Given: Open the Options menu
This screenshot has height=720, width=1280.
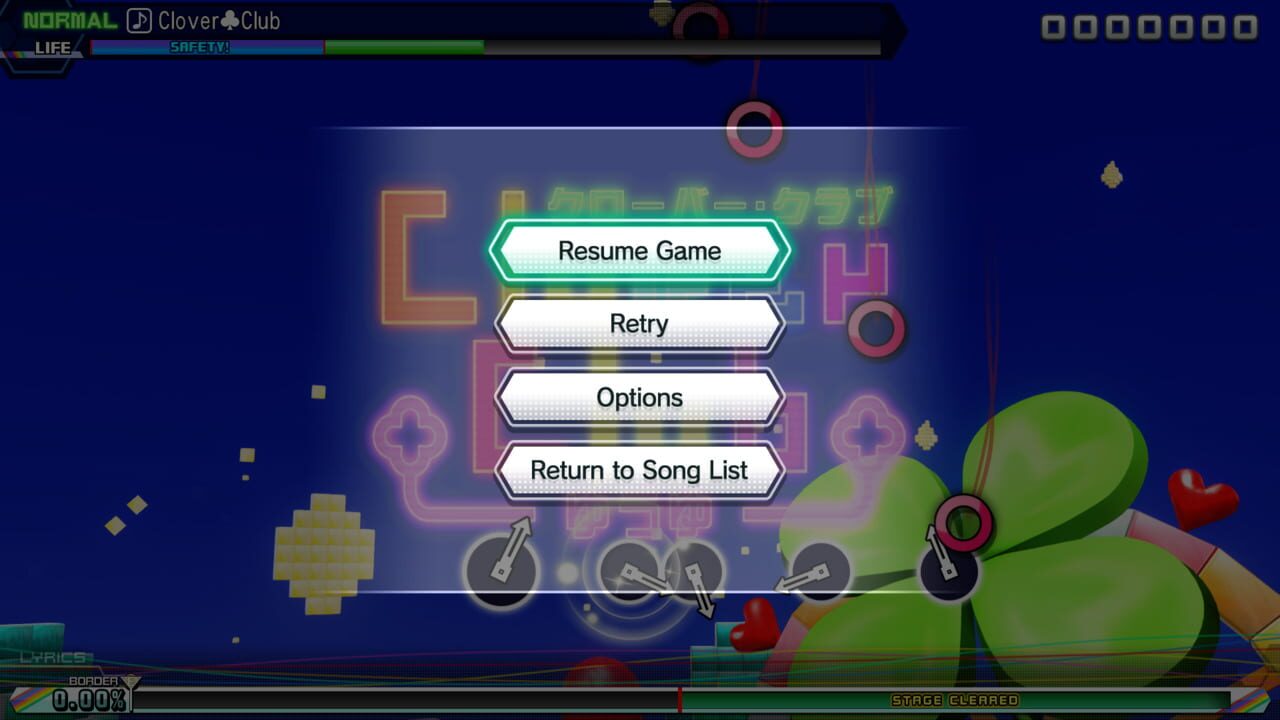Looking at the screenshot, I should click(639, 397).
